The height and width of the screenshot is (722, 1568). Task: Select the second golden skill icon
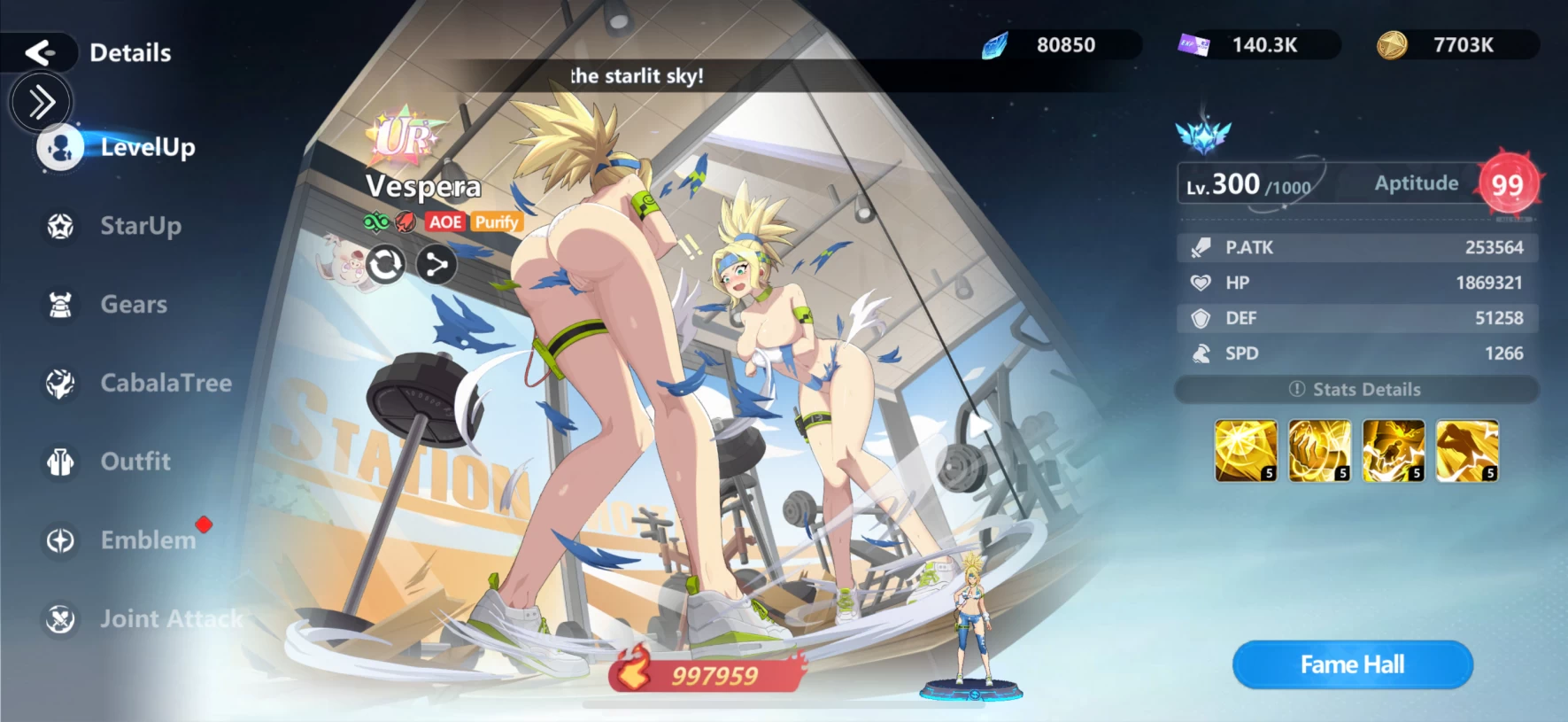[1319, 451]
